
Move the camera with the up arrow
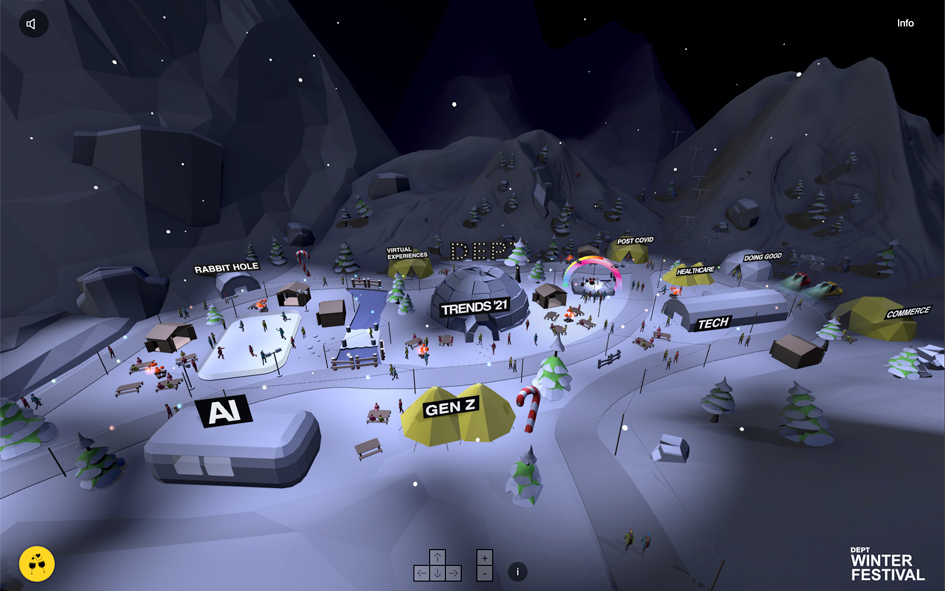pos(437,557)
